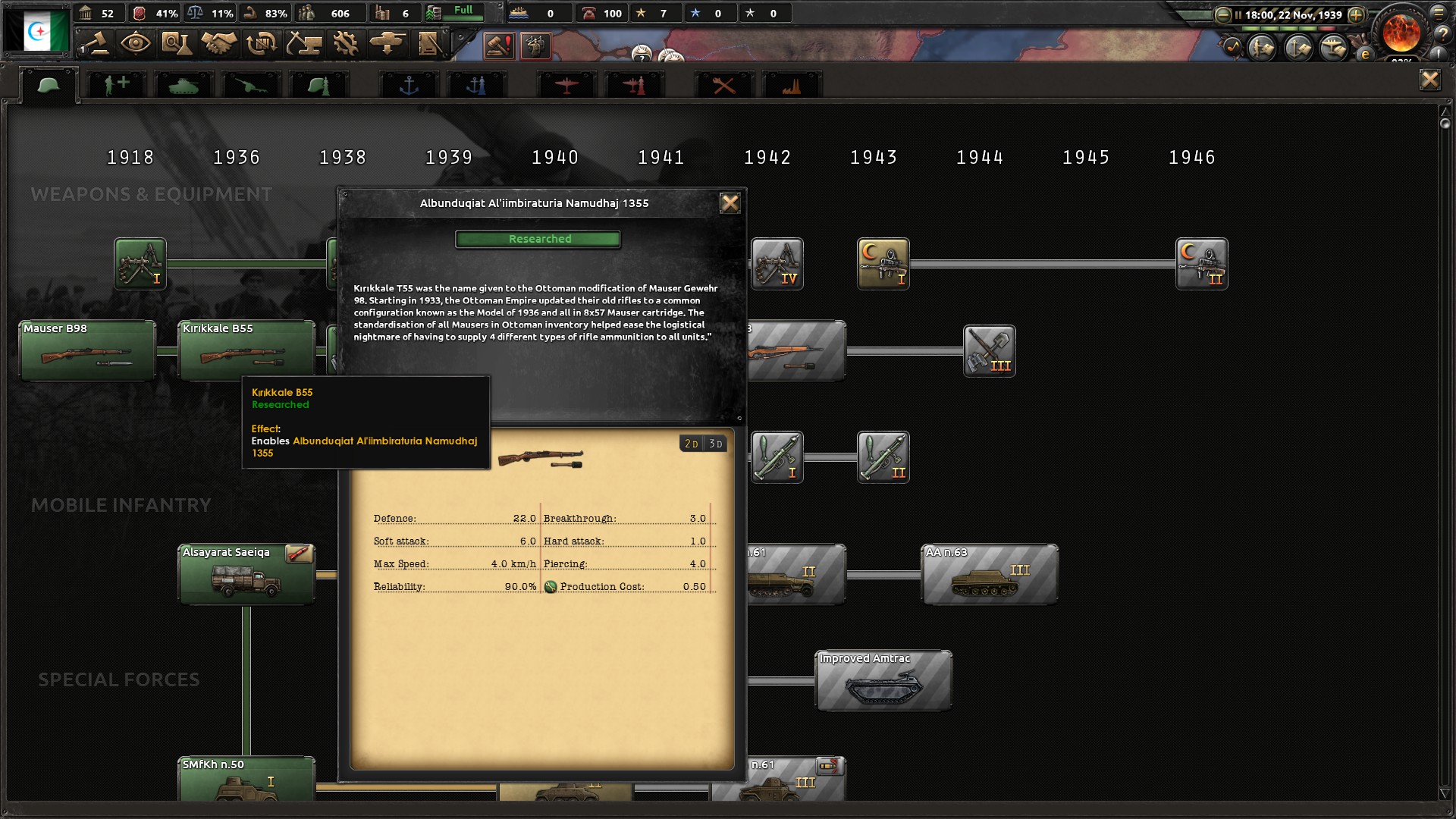The width and height of the screenshot is (1456, 819).
Task: Select the army deployment tank icon
Action: click(388, 43)
